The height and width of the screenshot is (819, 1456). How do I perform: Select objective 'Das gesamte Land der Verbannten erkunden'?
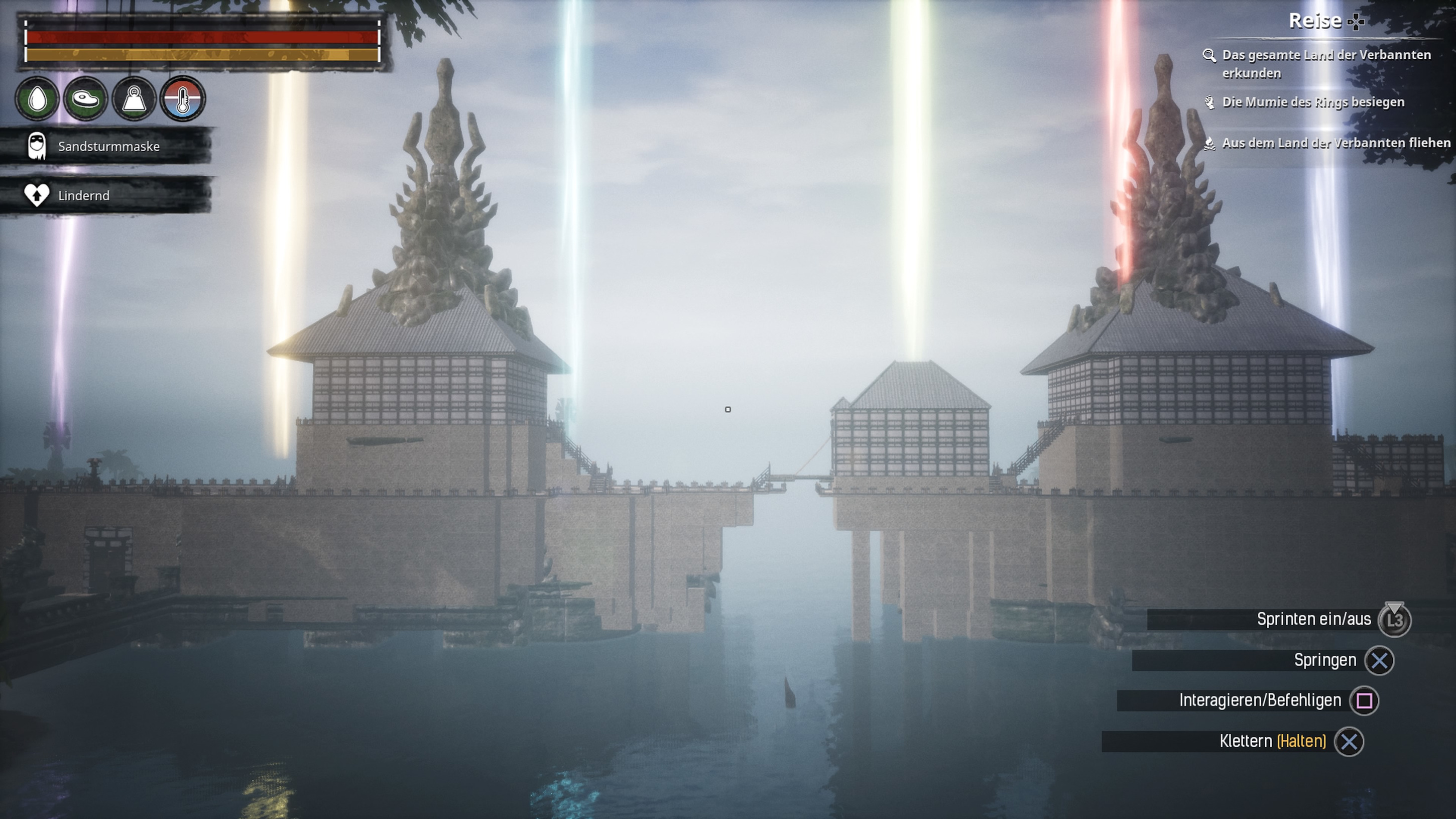1325,64
